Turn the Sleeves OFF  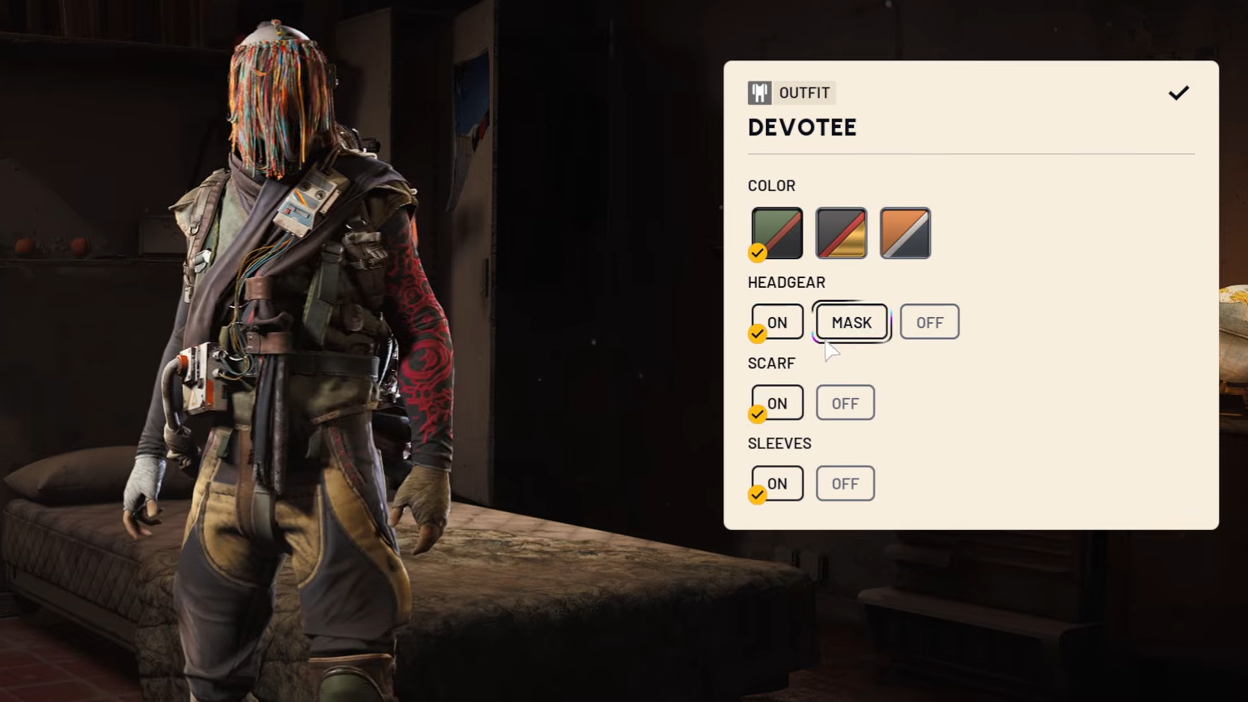[845, 484]
